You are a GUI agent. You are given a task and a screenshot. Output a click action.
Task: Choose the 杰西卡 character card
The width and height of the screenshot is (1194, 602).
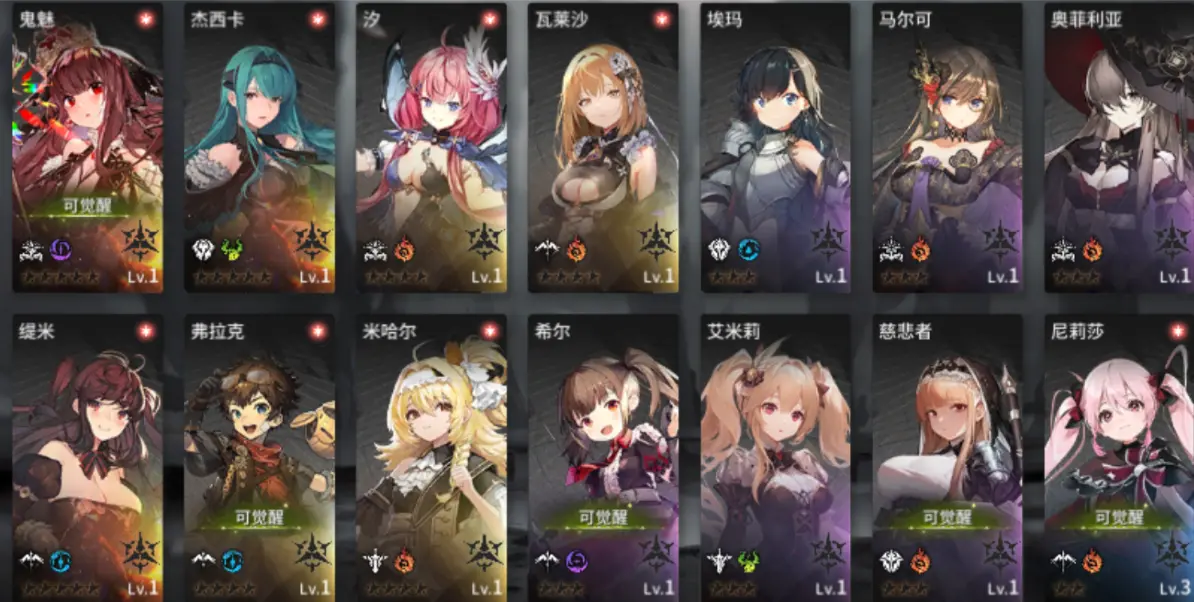[x=258, y=147]
